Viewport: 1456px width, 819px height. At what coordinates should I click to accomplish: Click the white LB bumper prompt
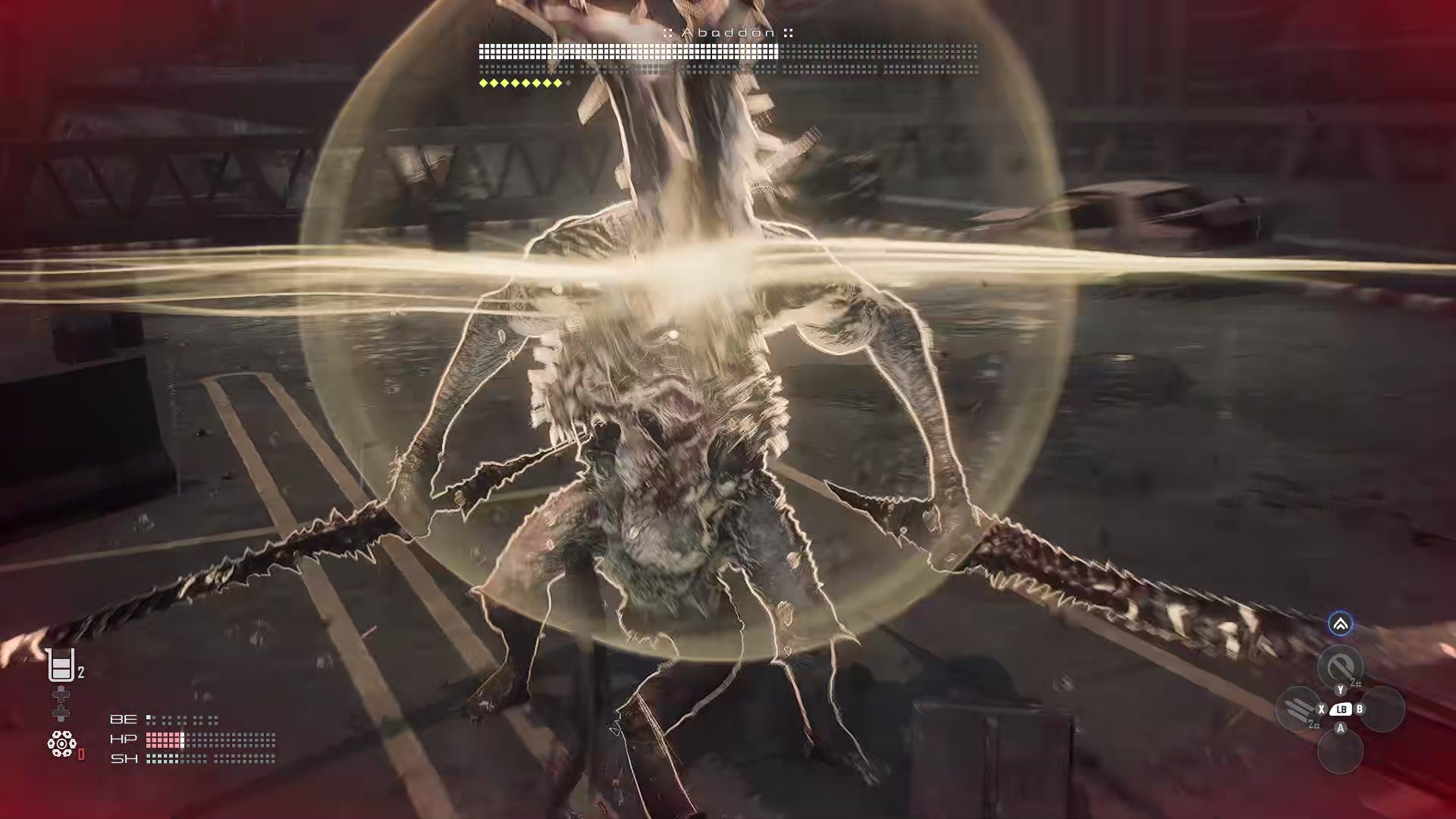click(1341, 709)
